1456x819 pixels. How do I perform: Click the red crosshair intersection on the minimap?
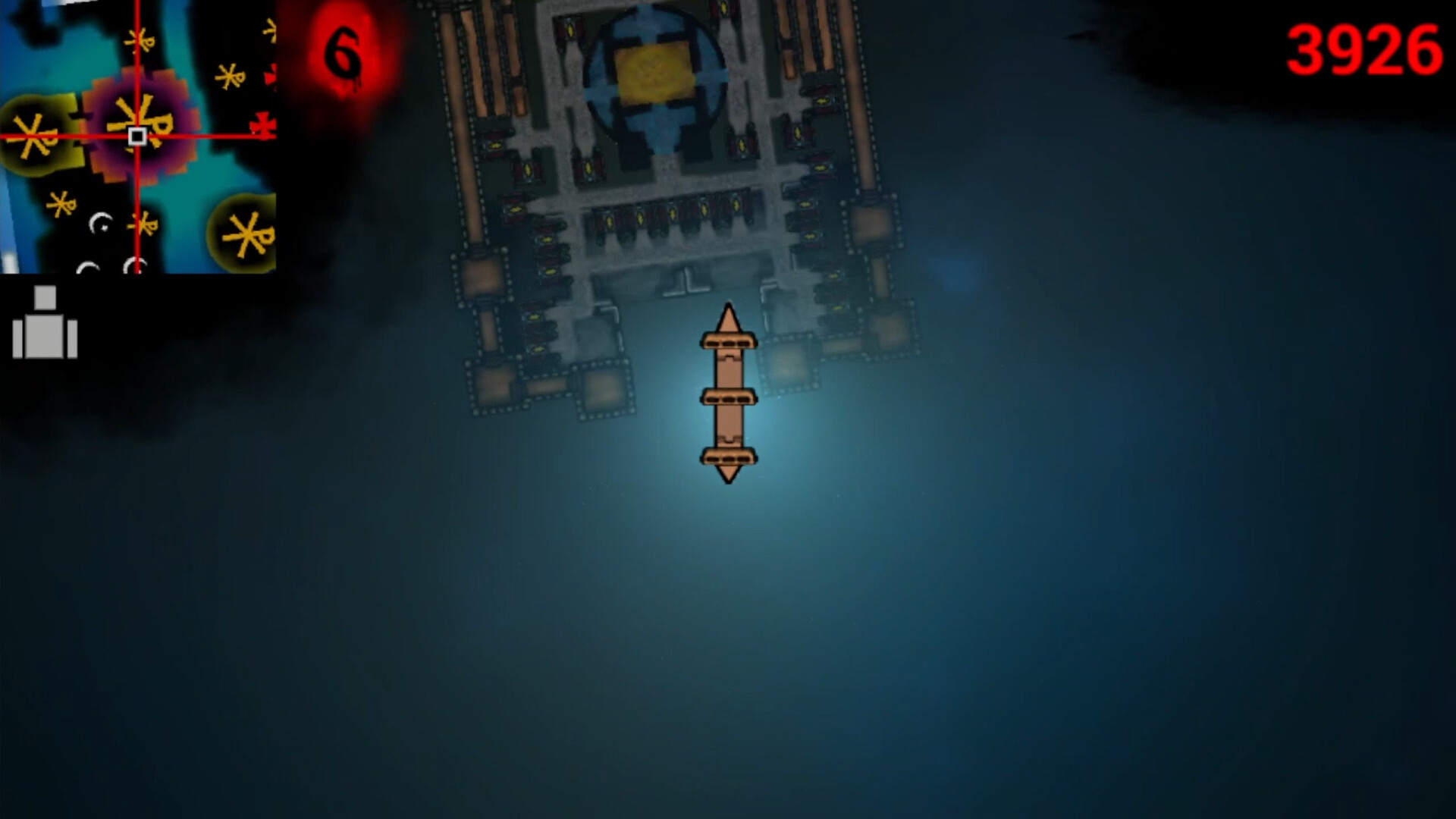pos(136,136)
